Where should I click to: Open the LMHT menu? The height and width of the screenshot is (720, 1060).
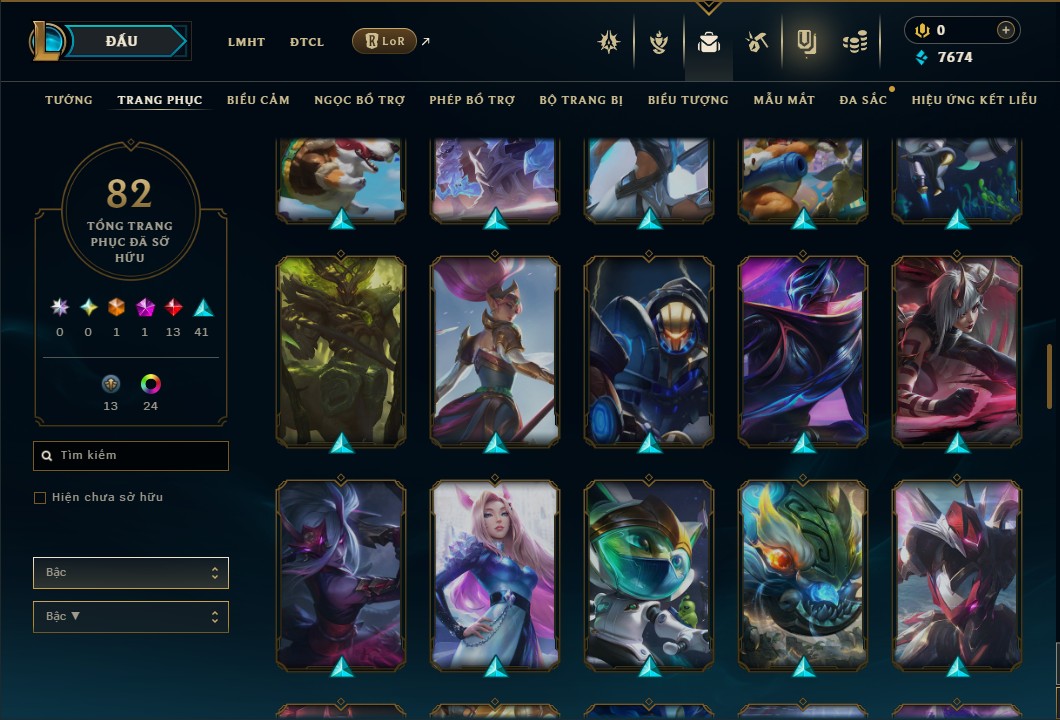pos(246,42)
